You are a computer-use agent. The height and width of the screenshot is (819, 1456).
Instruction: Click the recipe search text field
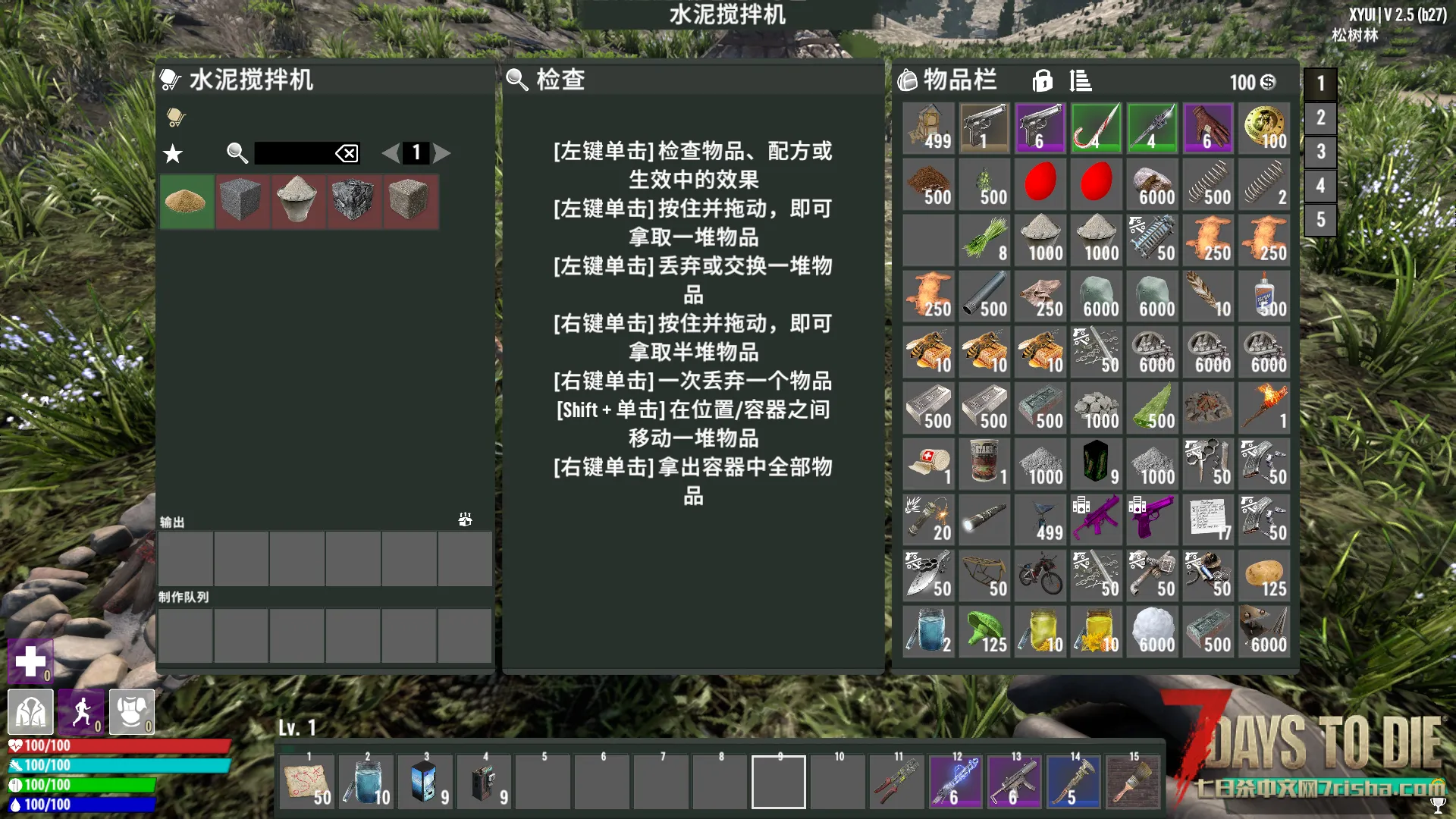[x=293, y=153]
